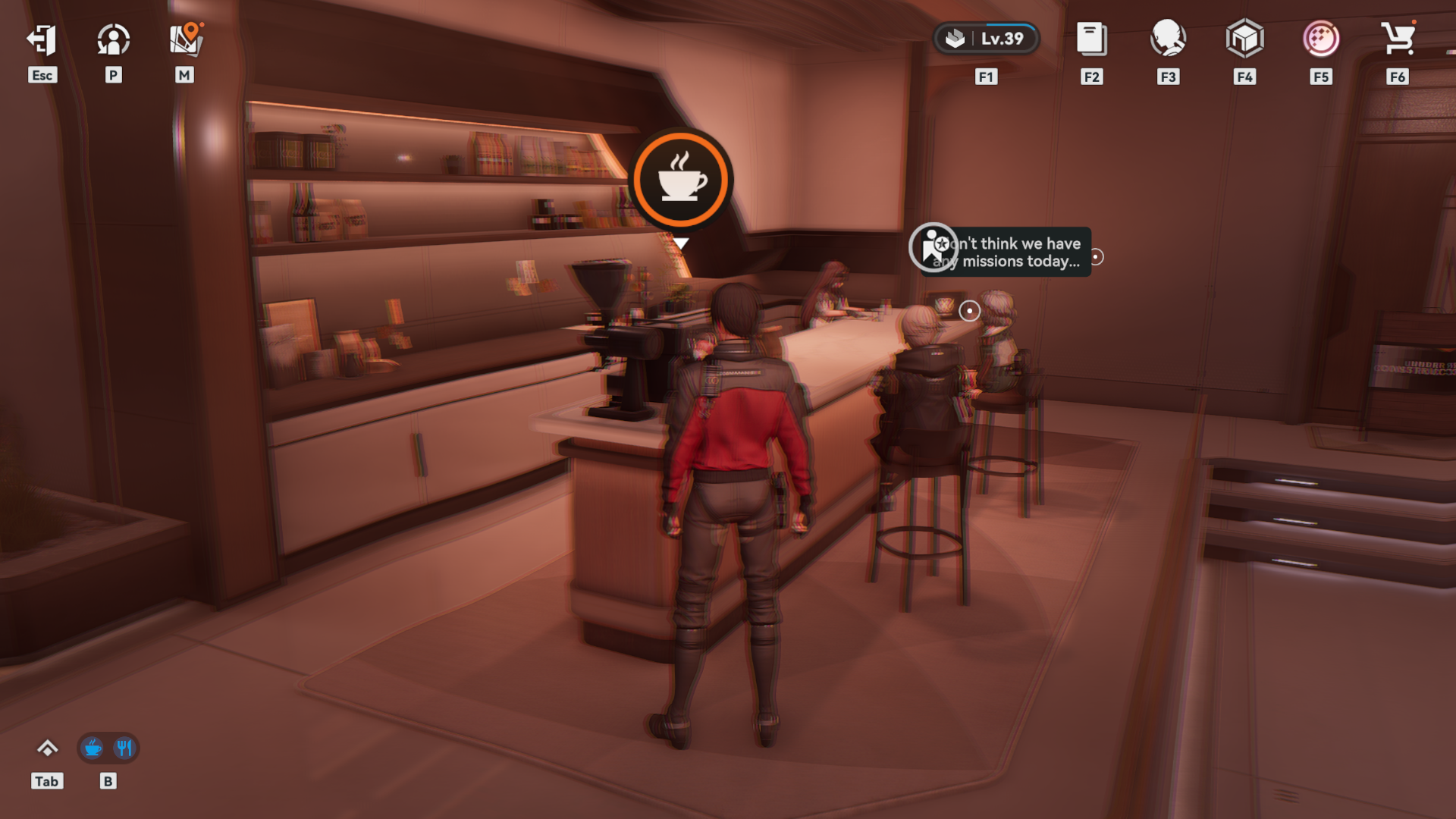
Task: Expand the double-chevron up arrow
Action: click(47, 748)
